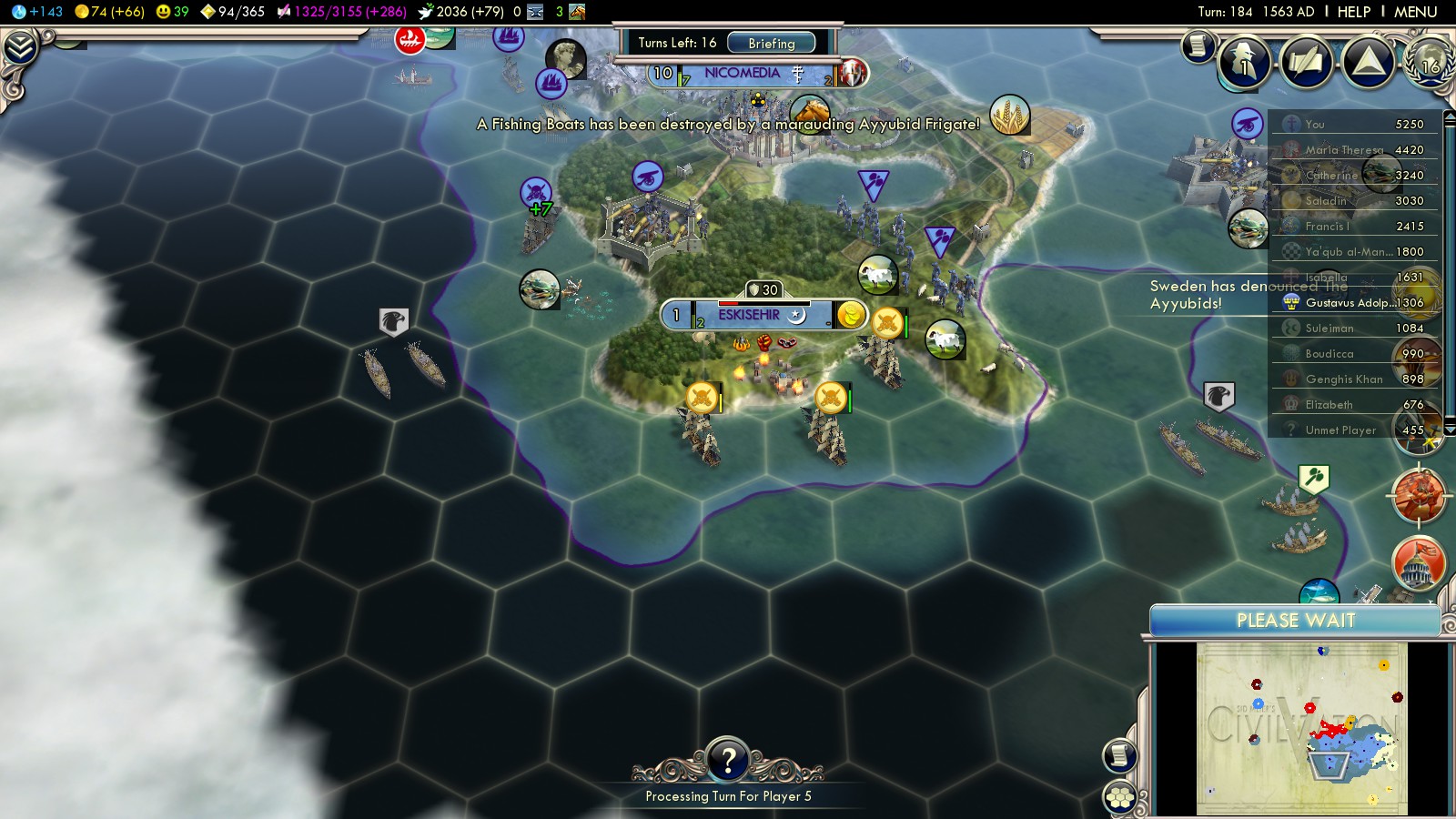1456x819 pixels.
Task: Click the minimap
Action: (1301, 728)
